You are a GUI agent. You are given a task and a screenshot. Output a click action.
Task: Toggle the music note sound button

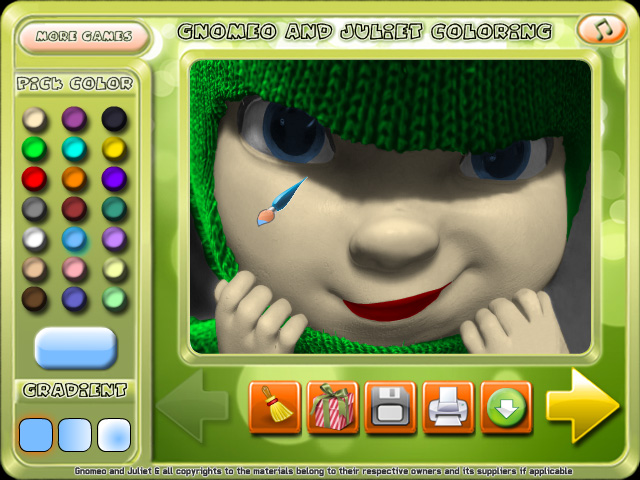pyautogui.click(x=602, y=30)
